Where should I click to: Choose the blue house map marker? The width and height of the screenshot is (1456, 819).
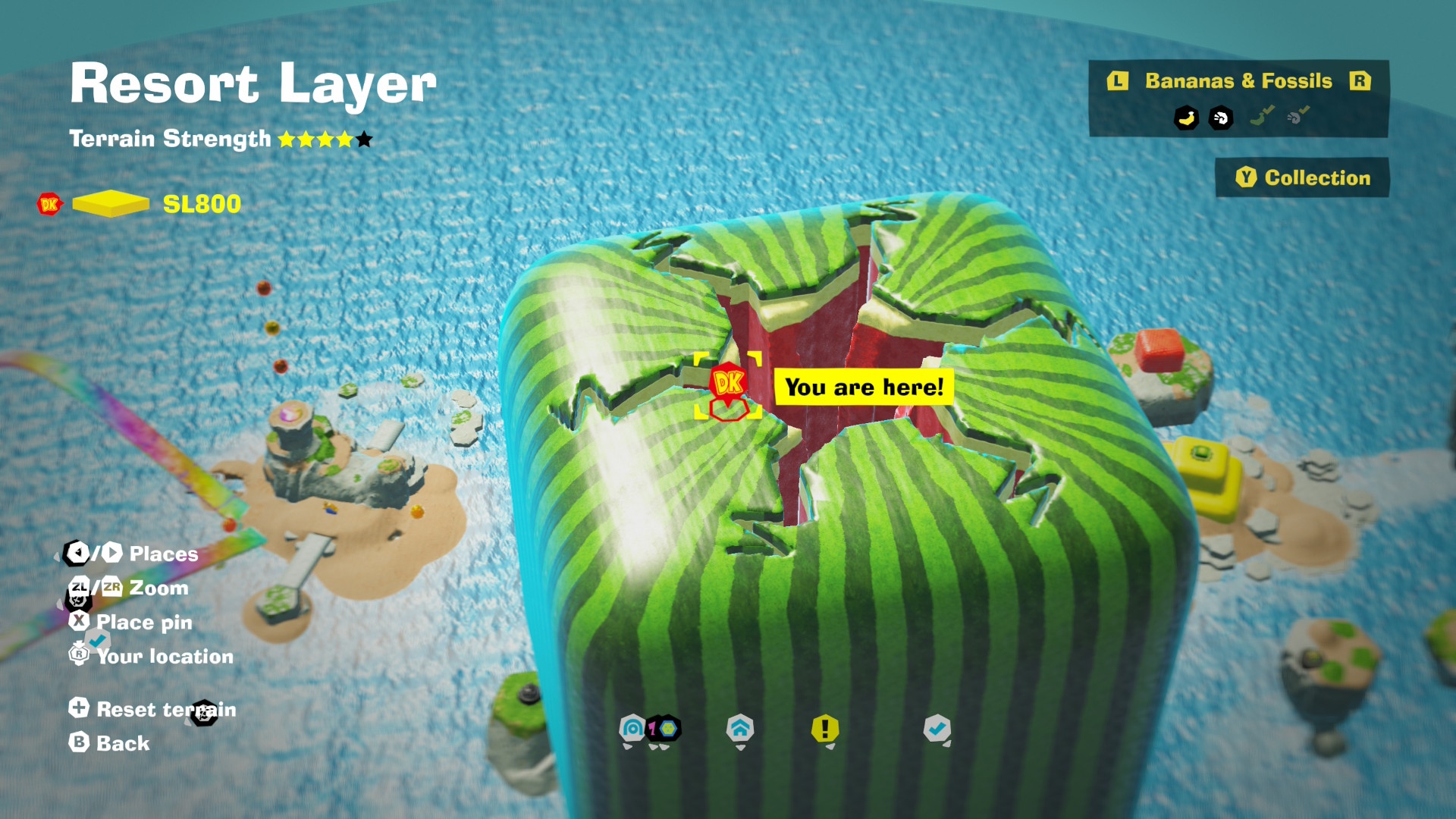tap(740, 730)
